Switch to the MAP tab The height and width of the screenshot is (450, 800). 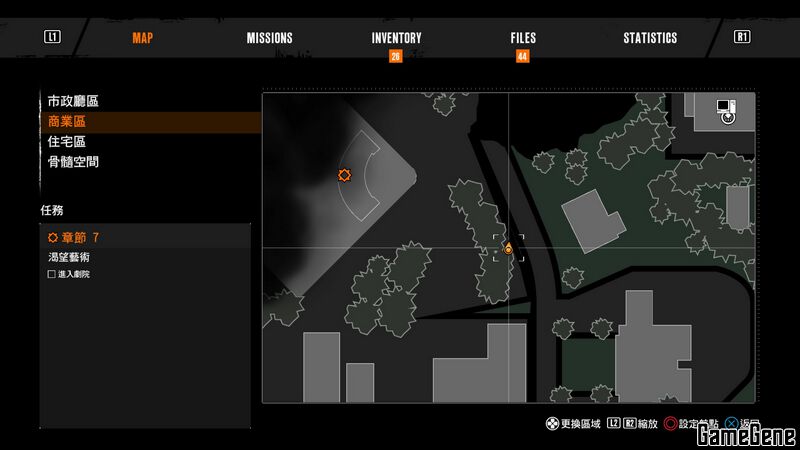(x=145, y=38)
